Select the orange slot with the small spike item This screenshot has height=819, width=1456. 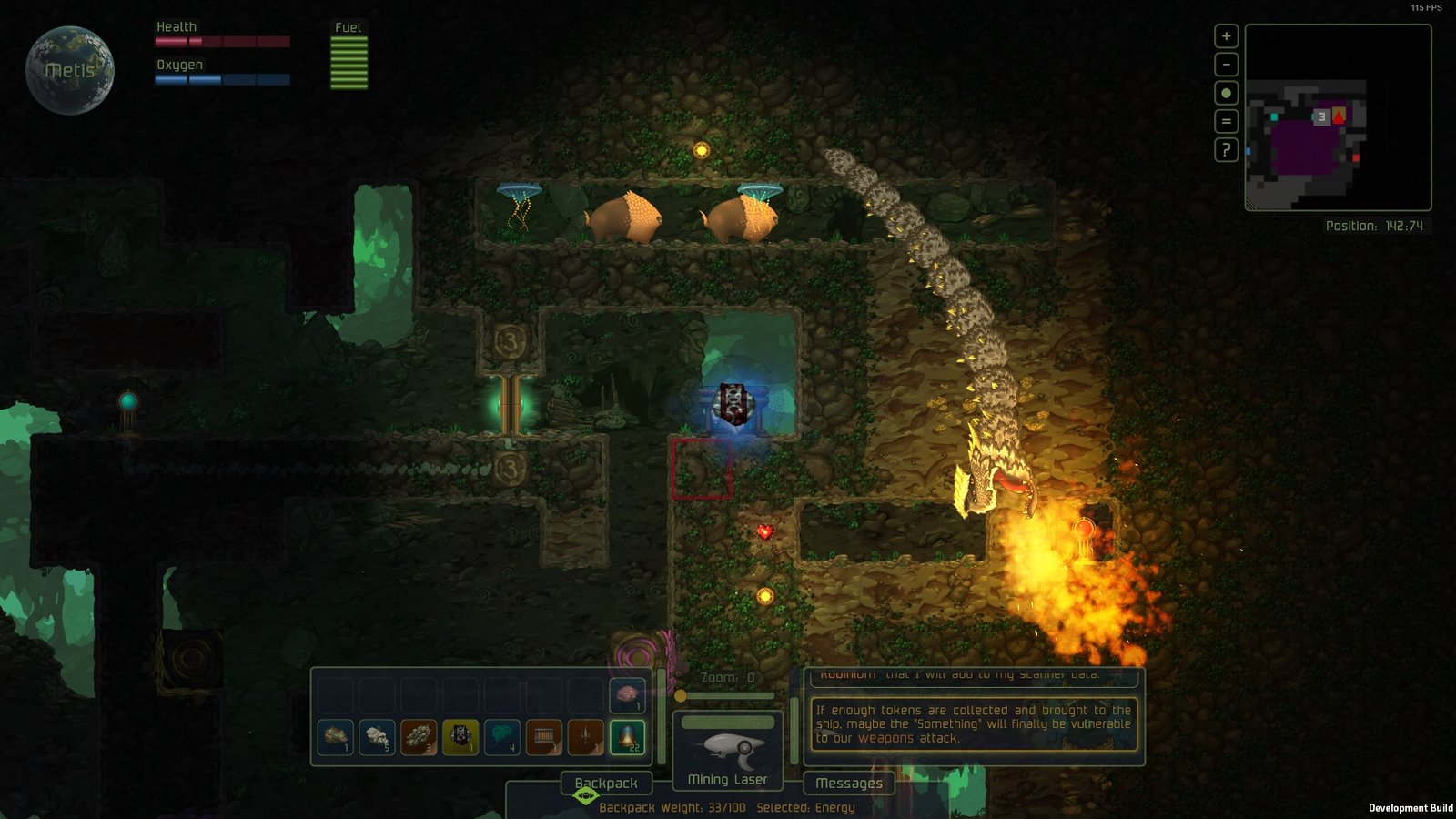click(585, 737)
